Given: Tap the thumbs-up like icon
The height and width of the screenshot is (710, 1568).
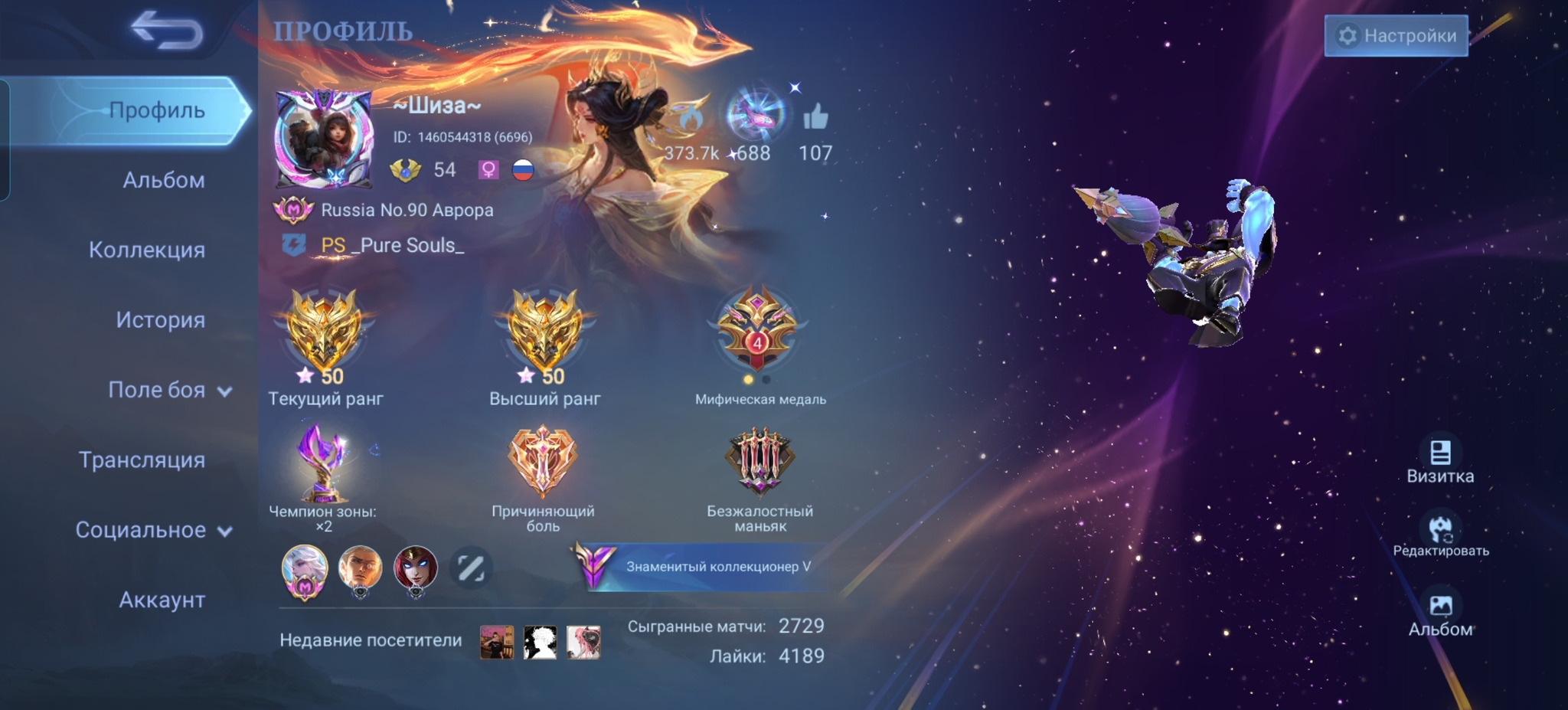Looking at the screenshot, I should tap(815, 118).
